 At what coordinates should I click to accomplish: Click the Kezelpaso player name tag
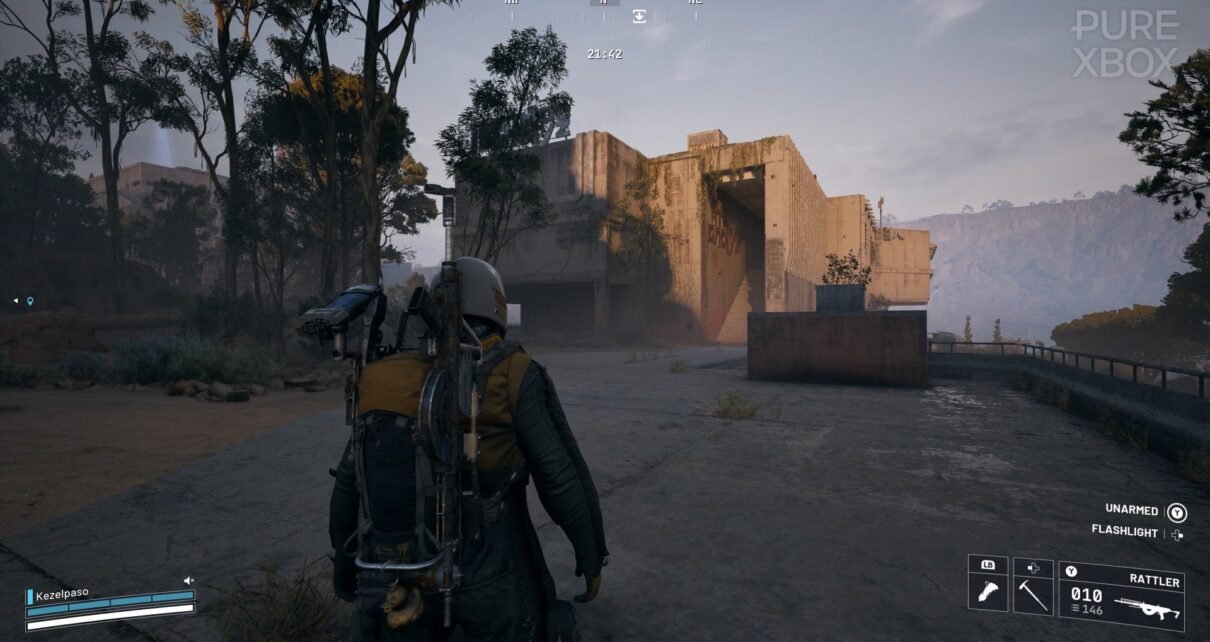[x=62, y=594]
